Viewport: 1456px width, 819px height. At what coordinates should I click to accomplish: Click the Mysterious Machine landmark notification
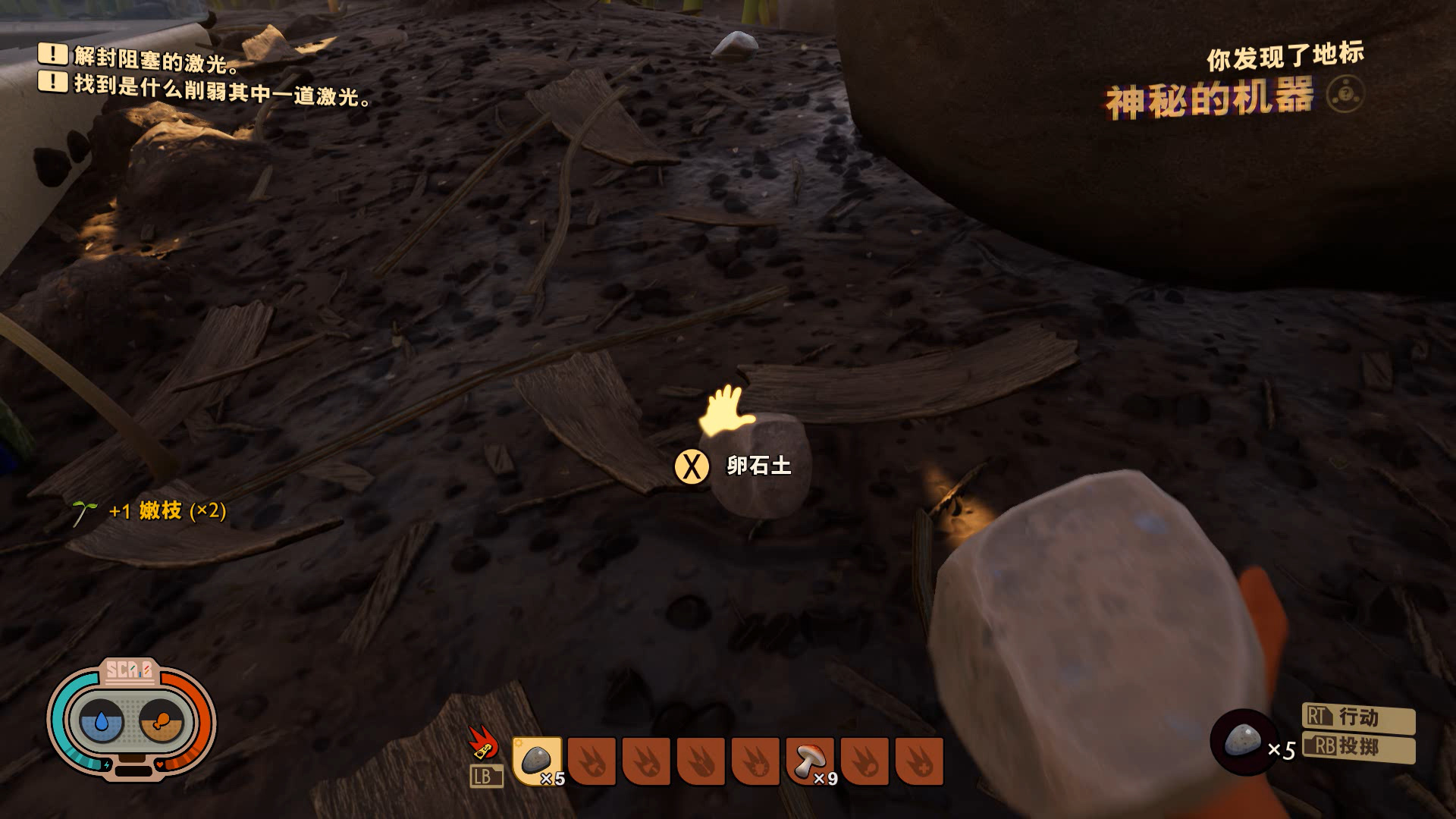pyautogui.click(x=1209, y=99)
